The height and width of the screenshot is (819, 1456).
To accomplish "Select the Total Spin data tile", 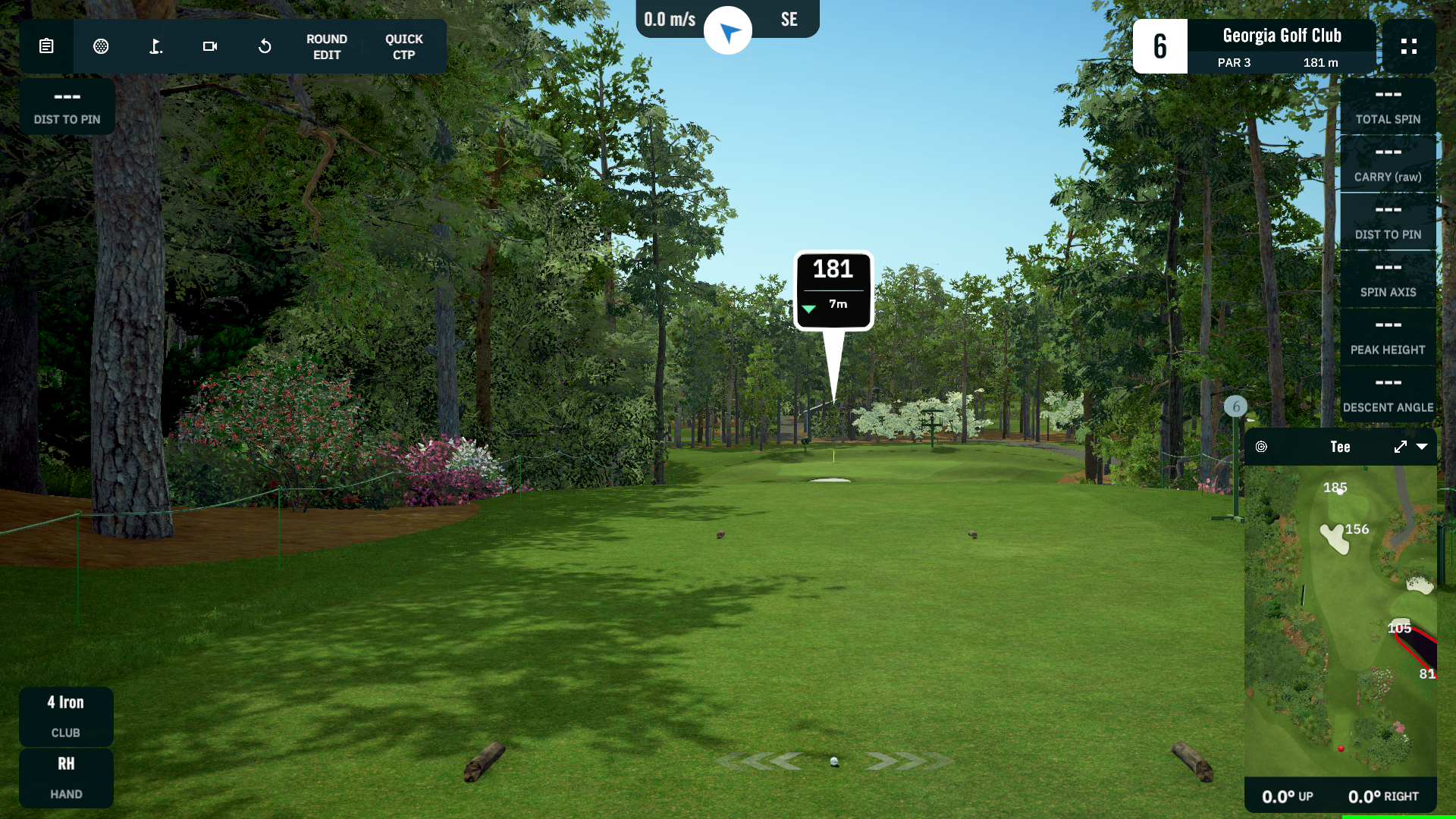I will click(1388, 106).
